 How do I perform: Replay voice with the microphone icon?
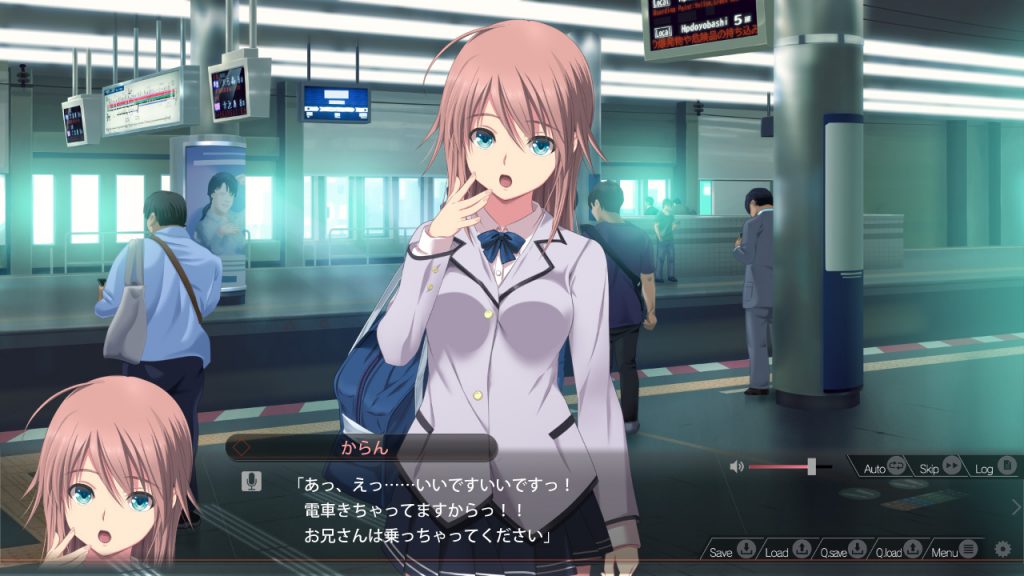252,482
